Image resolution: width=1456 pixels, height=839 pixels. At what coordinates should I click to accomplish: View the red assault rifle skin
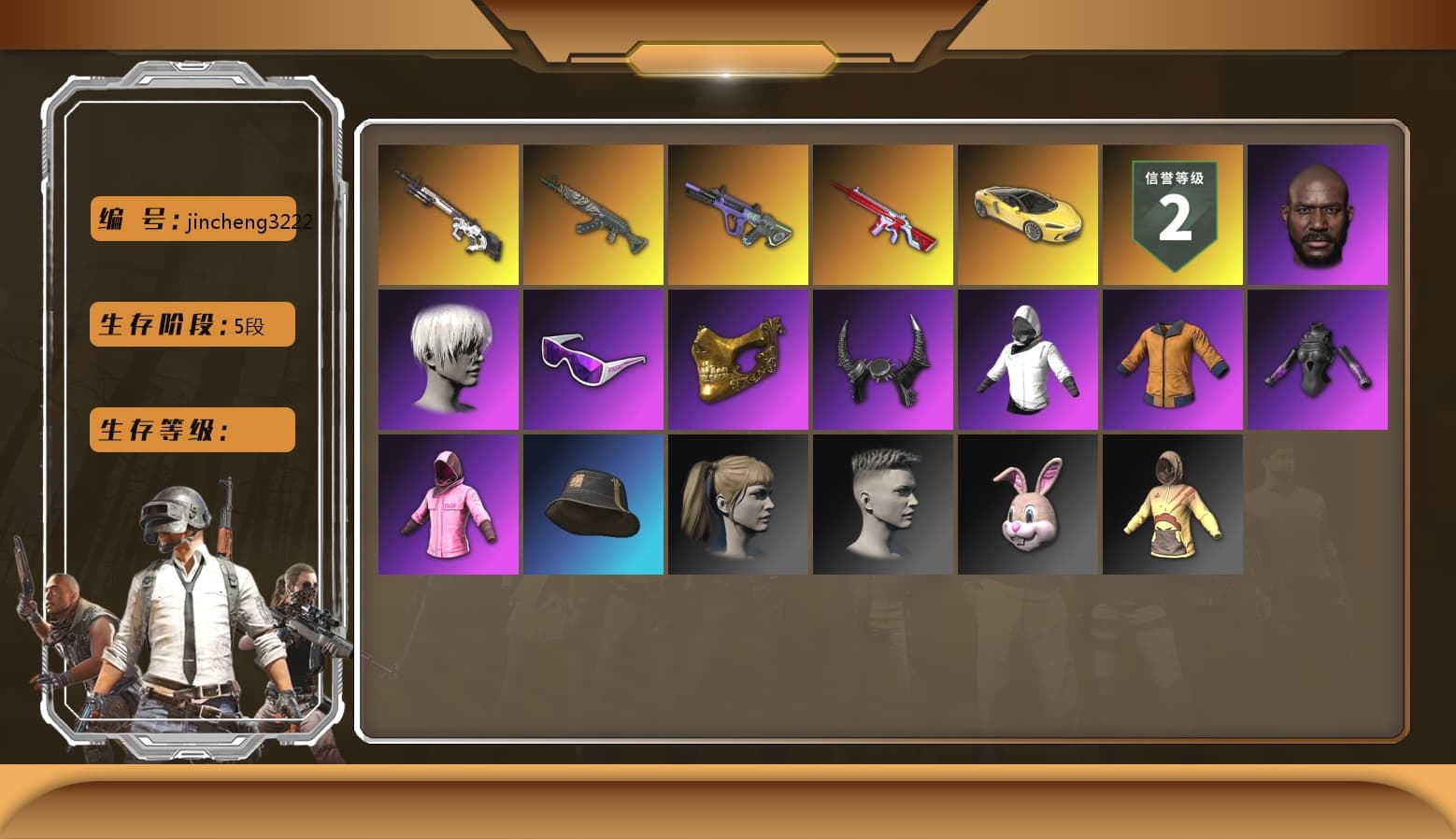pyautogui.click(x=883, y=214)
